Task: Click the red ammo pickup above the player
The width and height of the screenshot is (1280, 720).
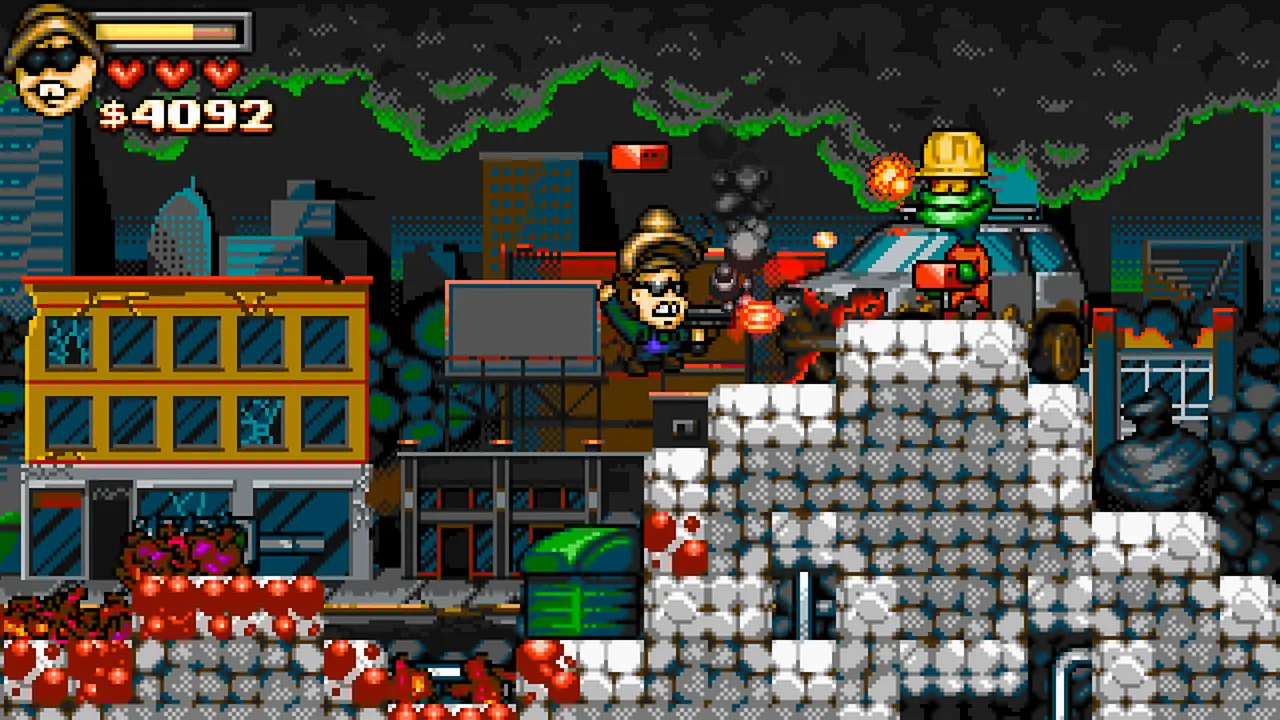Action: coord(638,156)
